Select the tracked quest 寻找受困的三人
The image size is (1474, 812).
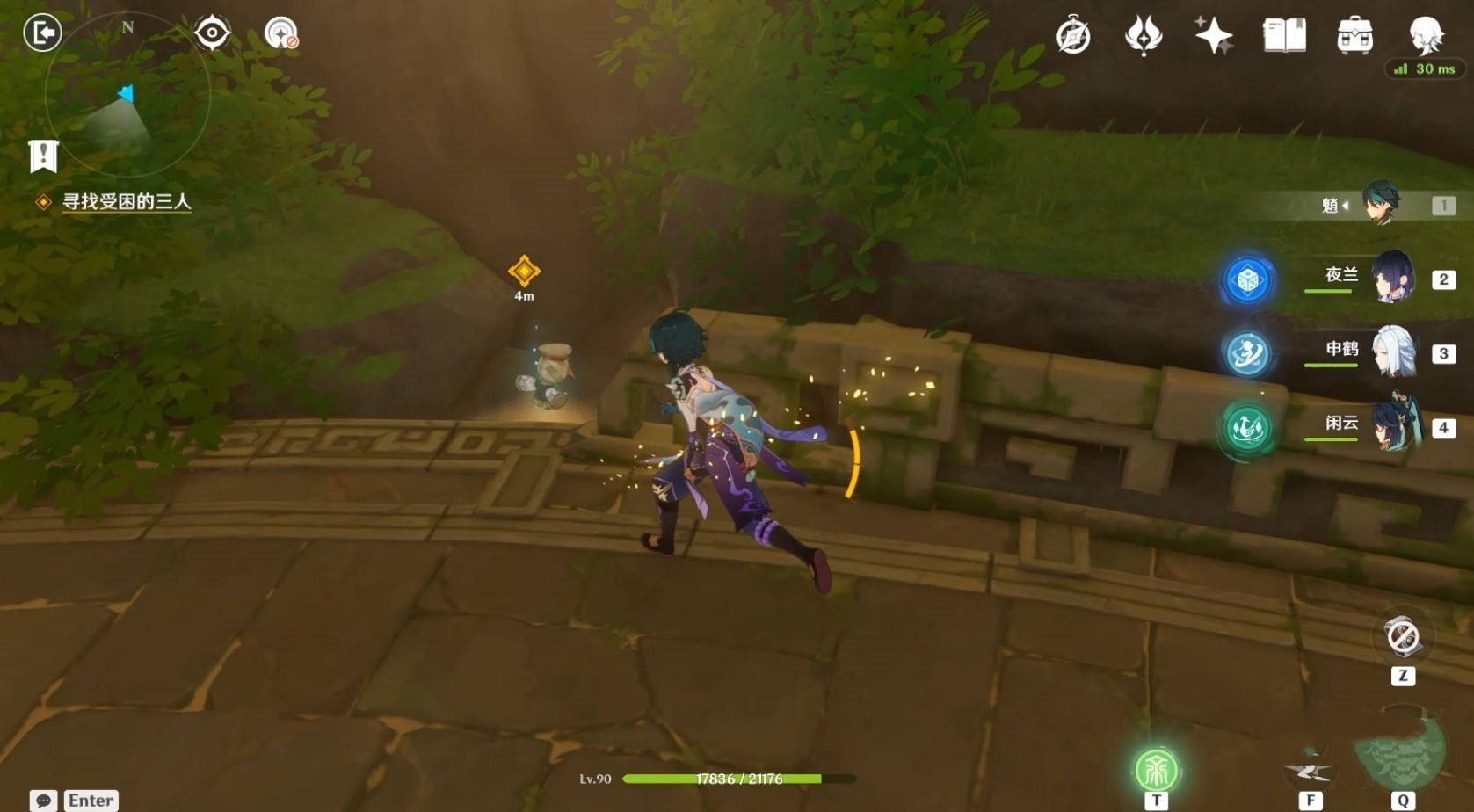126,202
